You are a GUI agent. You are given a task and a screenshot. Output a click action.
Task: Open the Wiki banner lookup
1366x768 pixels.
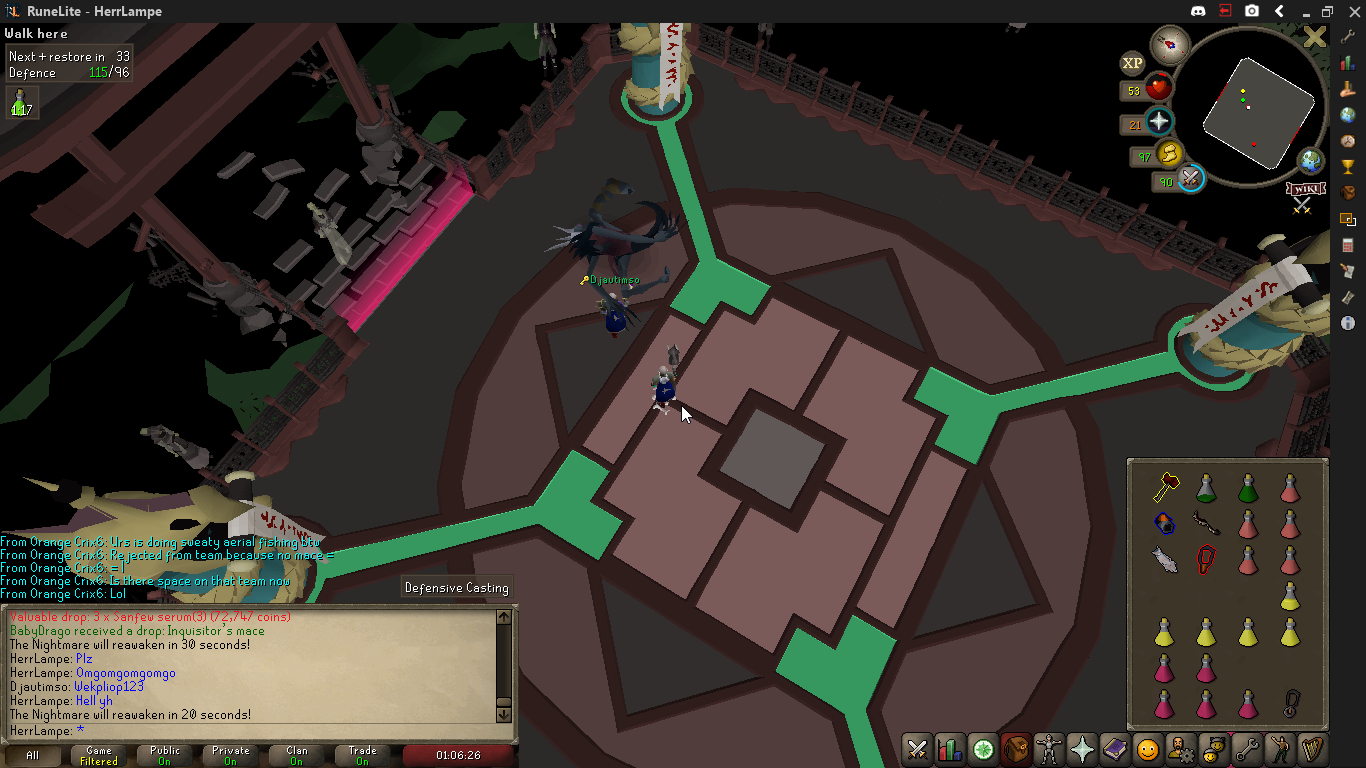pyautogui.click(x=1304, y=189)
